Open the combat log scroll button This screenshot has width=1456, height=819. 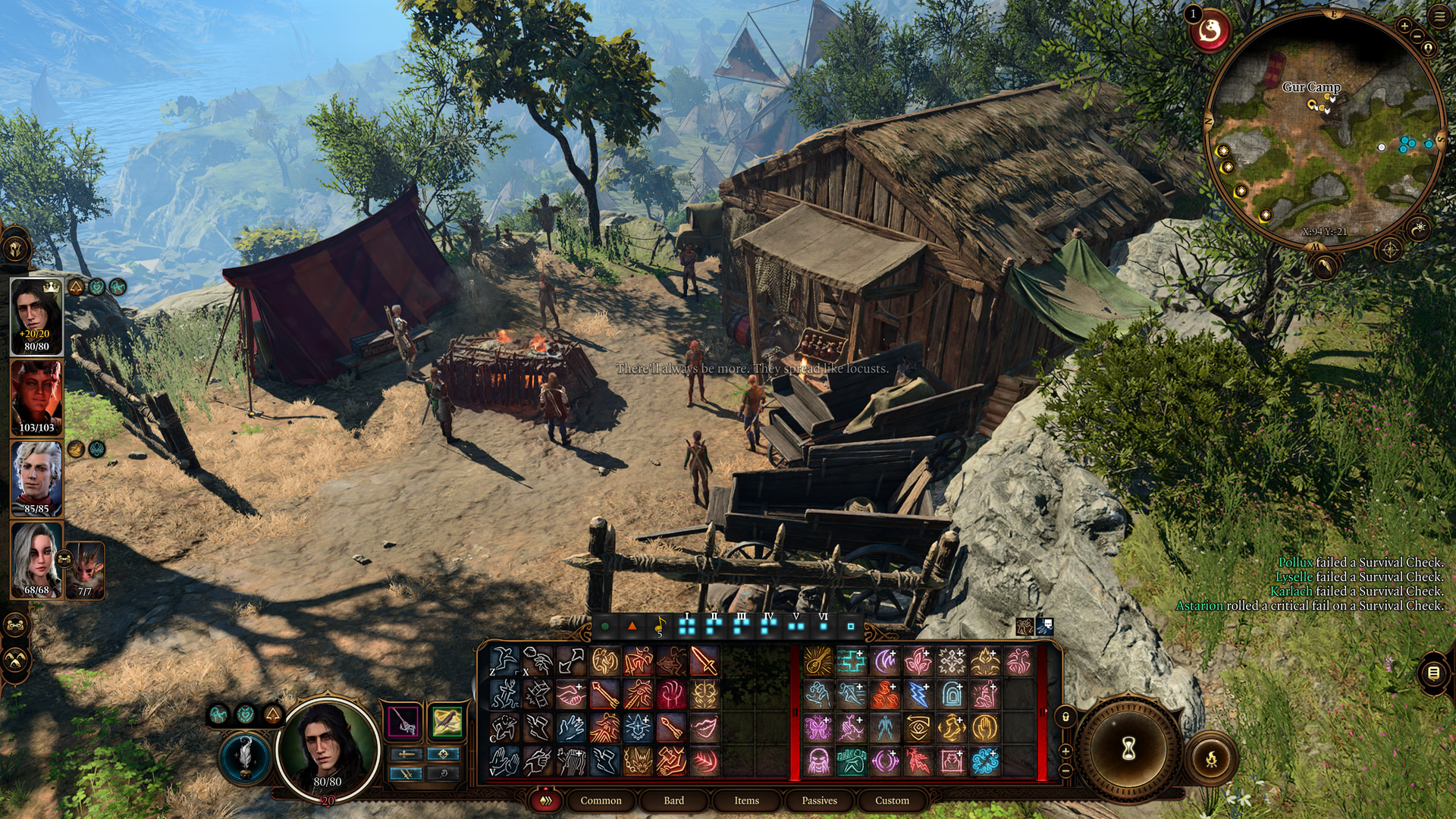[x=1433, y=673]
